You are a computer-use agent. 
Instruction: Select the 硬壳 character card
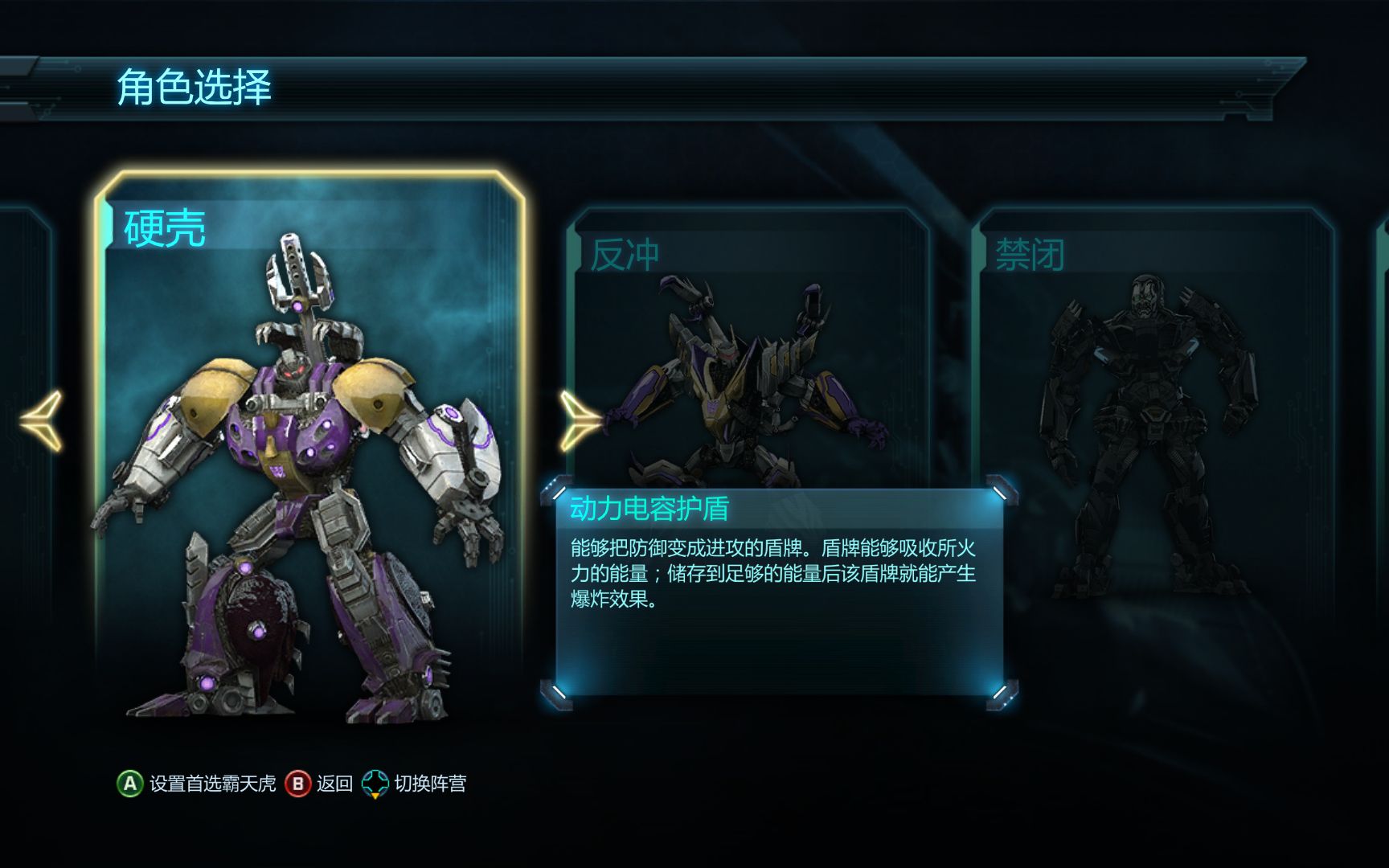[309, 450]
